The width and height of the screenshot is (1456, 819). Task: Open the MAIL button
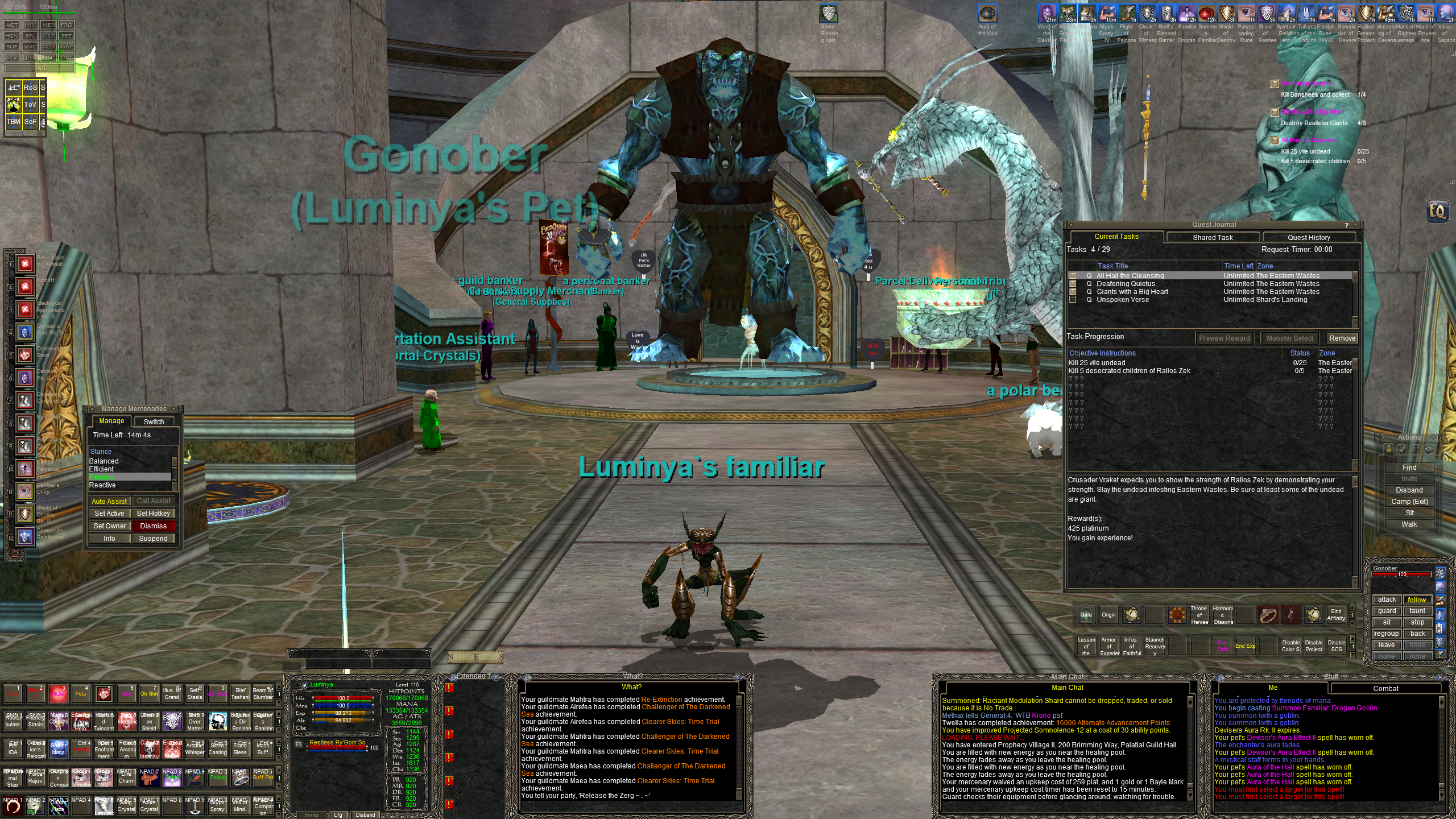click(x=39, y=68)
